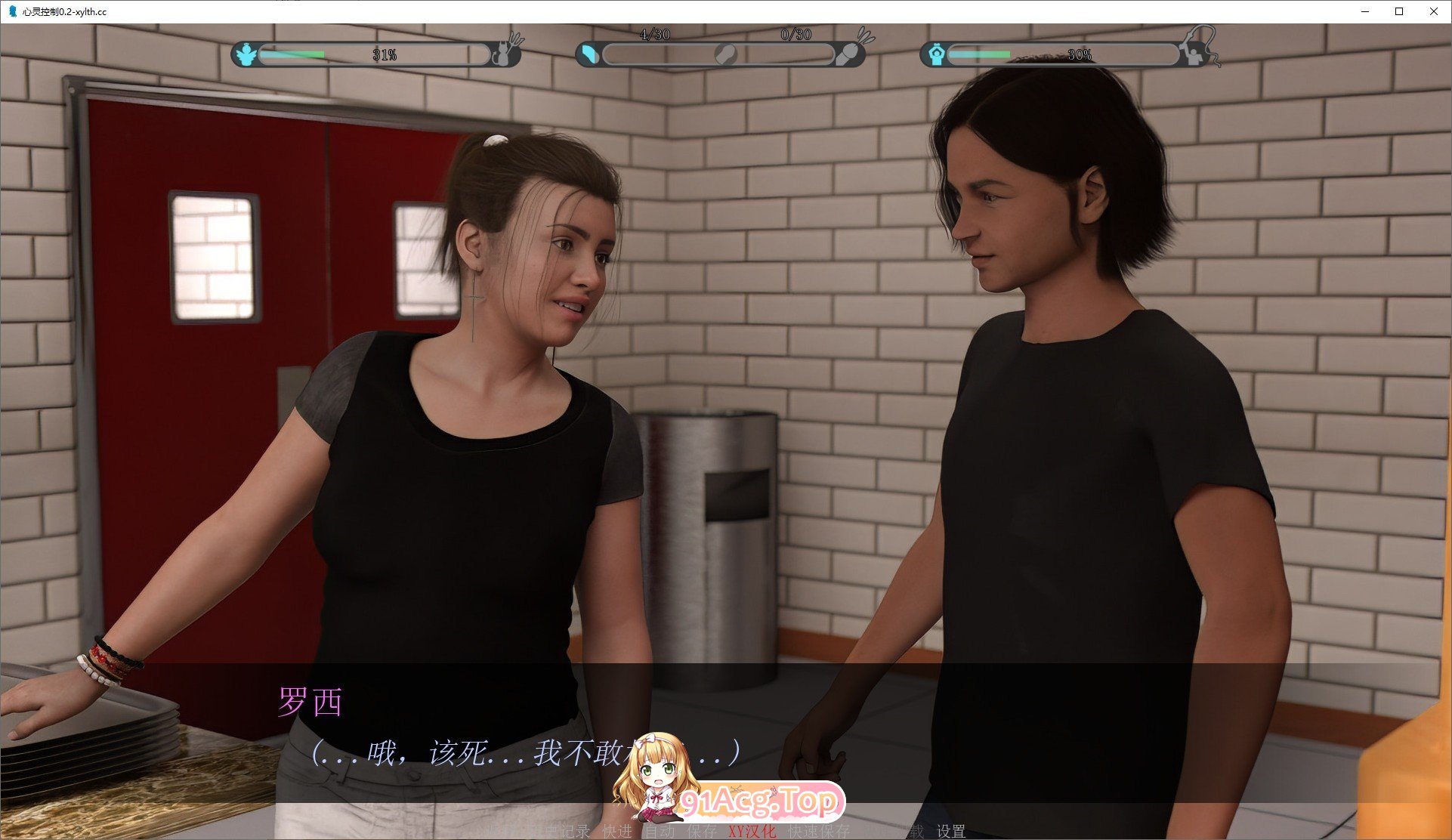Click the house icon on the right stat bar
Viewport: 1452px width, 840px height.
coord(938,54)
